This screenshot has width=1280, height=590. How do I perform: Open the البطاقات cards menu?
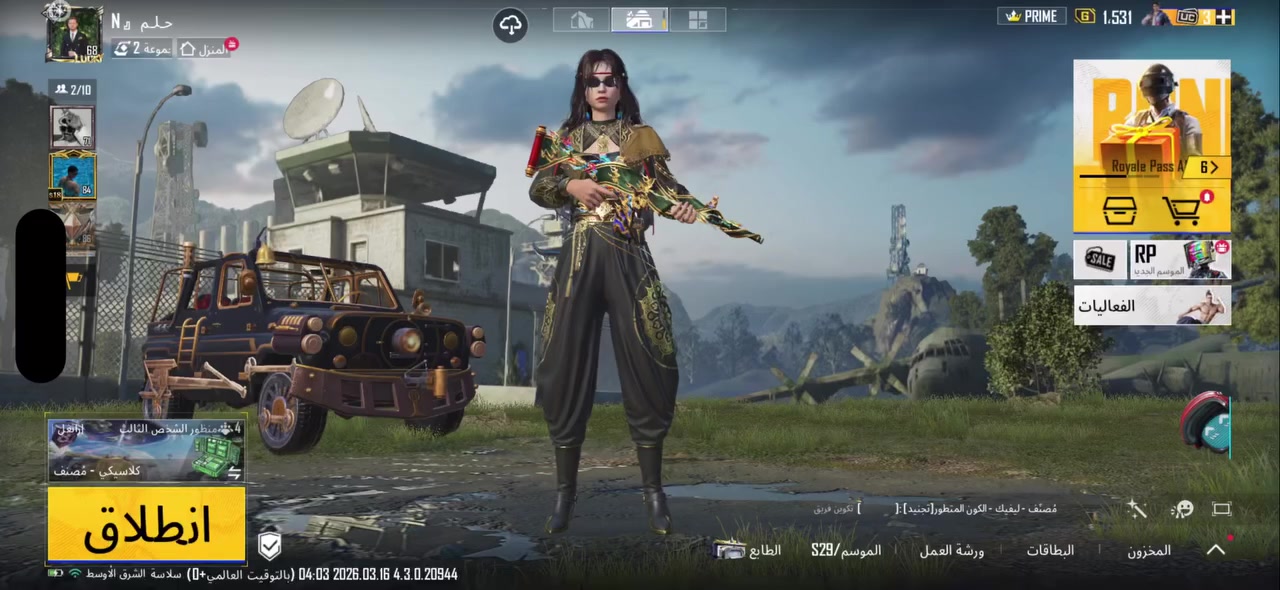(x=1050, y=550)
